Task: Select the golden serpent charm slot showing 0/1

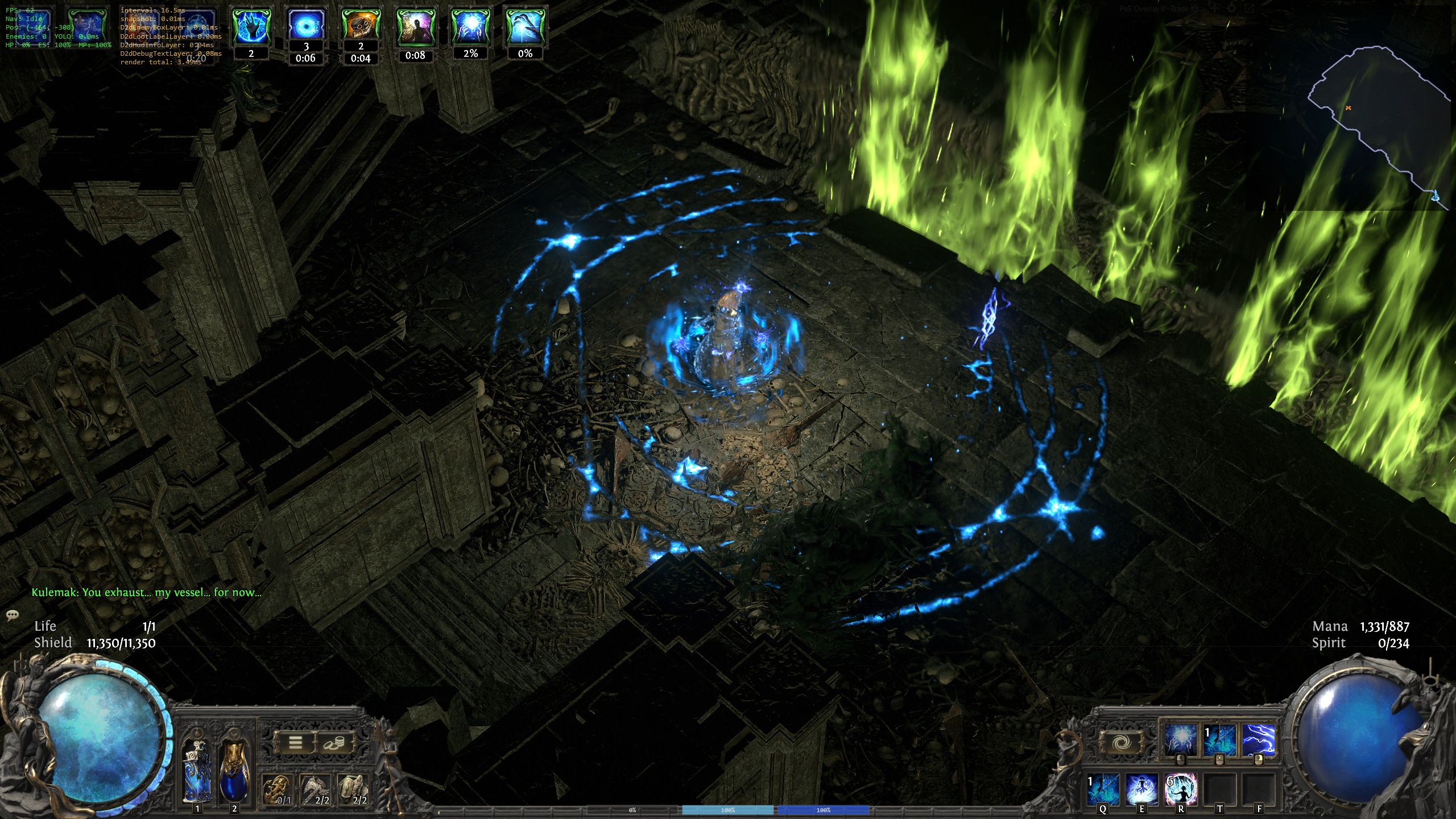Action: 277,790
